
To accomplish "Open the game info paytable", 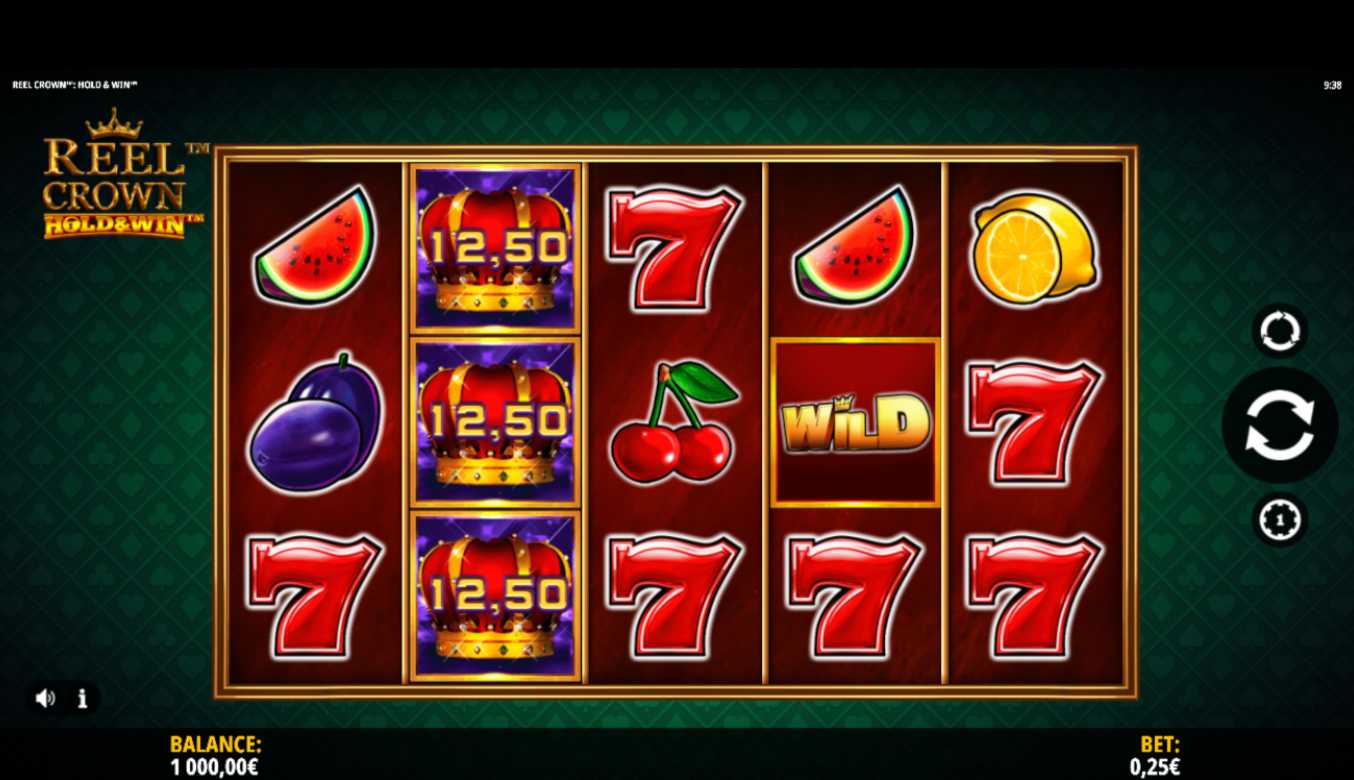I will (83, 698).
